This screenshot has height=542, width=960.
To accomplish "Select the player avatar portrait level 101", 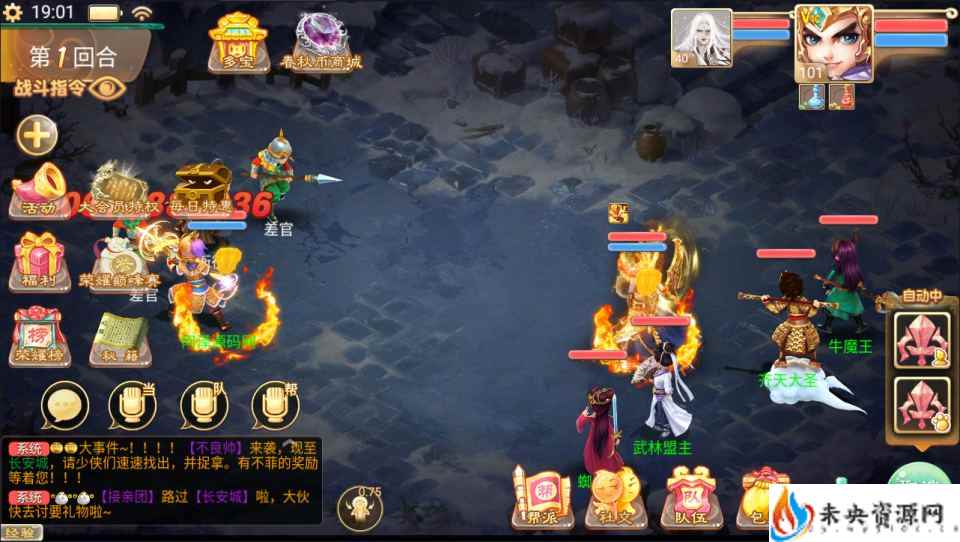I will [833, 42].
